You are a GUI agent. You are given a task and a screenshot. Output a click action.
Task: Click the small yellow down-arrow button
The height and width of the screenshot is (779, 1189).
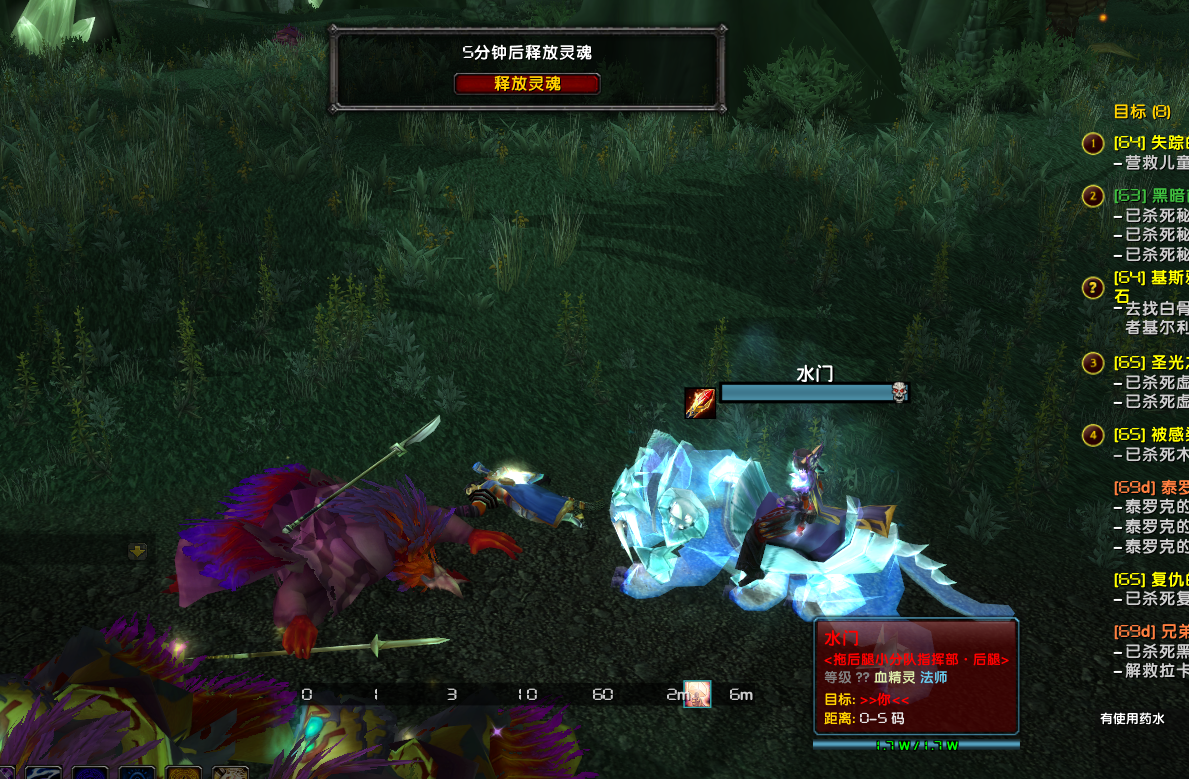coord(138,551)
